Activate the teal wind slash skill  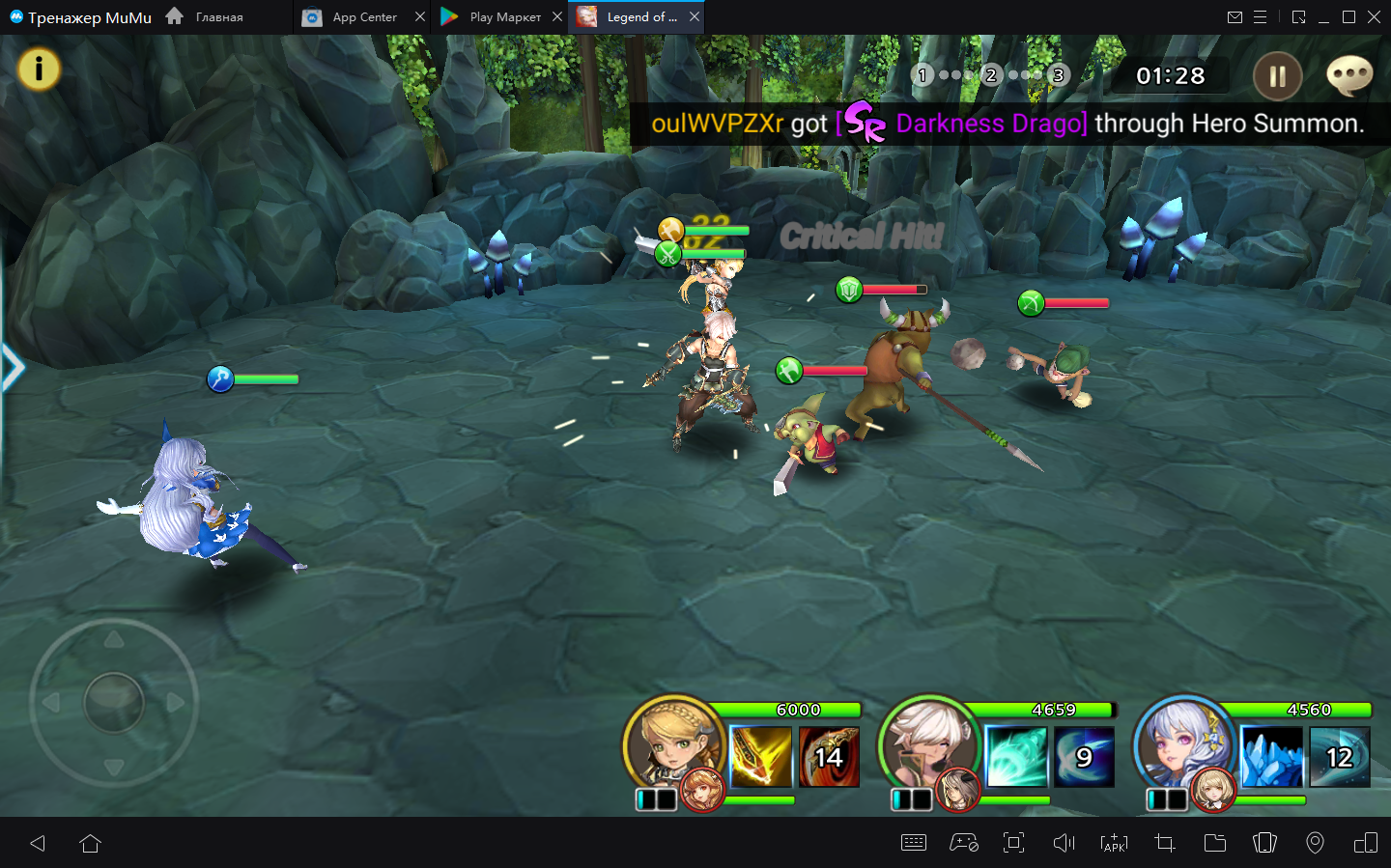click(1015, 757)
